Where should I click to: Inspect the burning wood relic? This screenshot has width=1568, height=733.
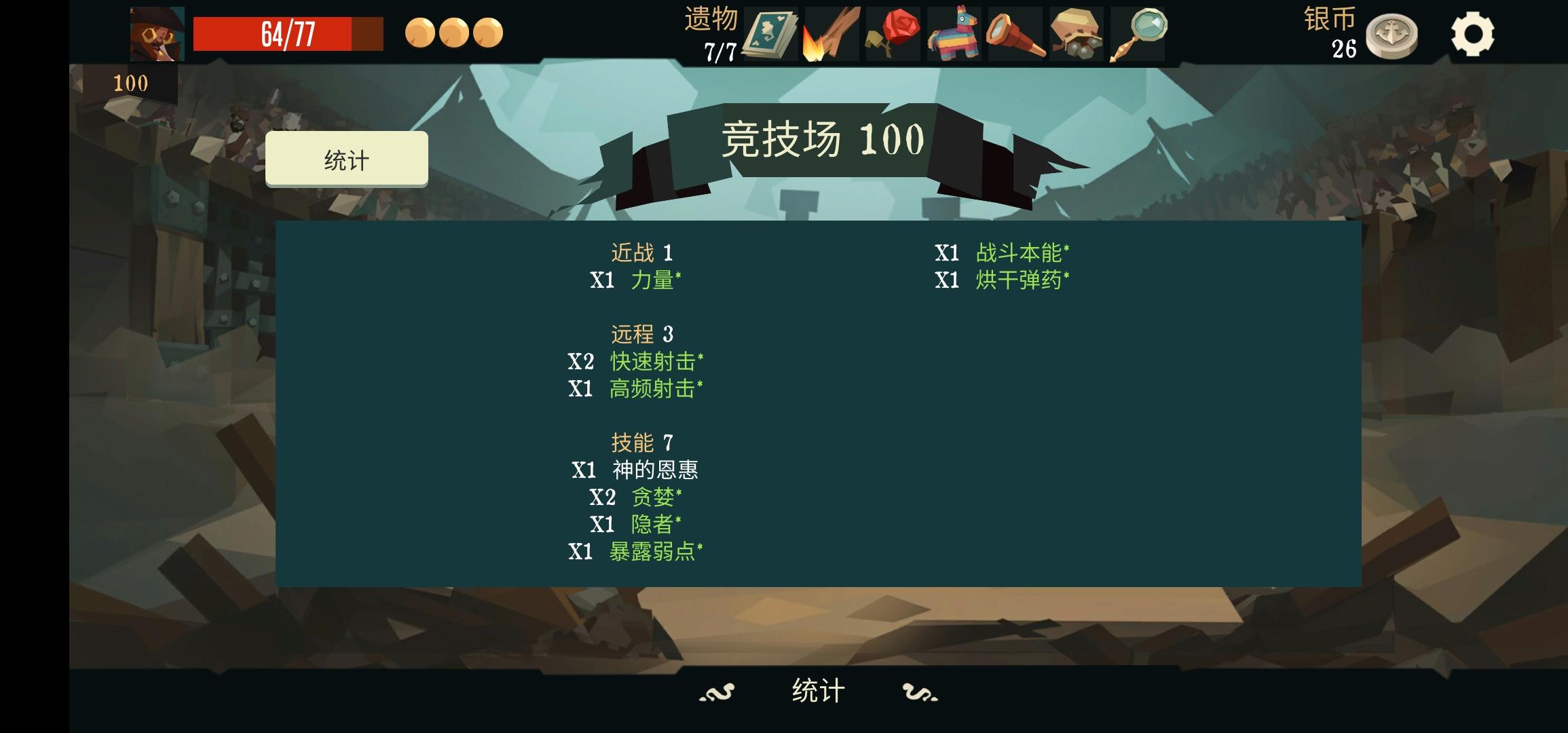click(830, 32)
